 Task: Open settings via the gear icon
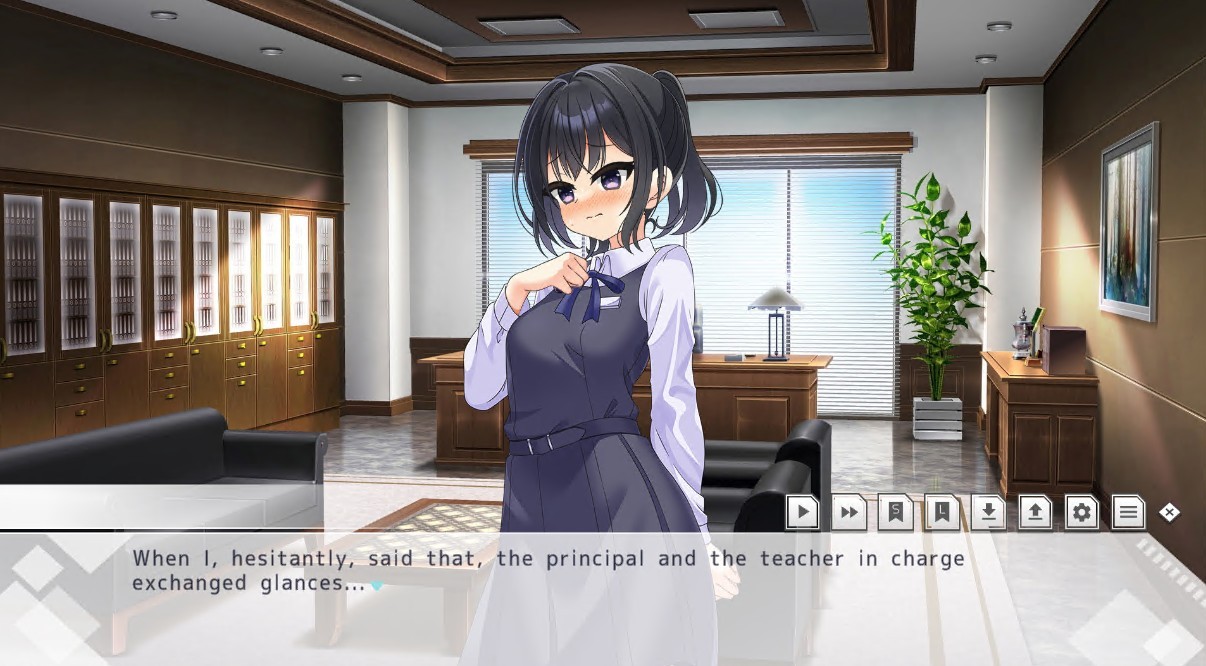[x=1081, y=513]
